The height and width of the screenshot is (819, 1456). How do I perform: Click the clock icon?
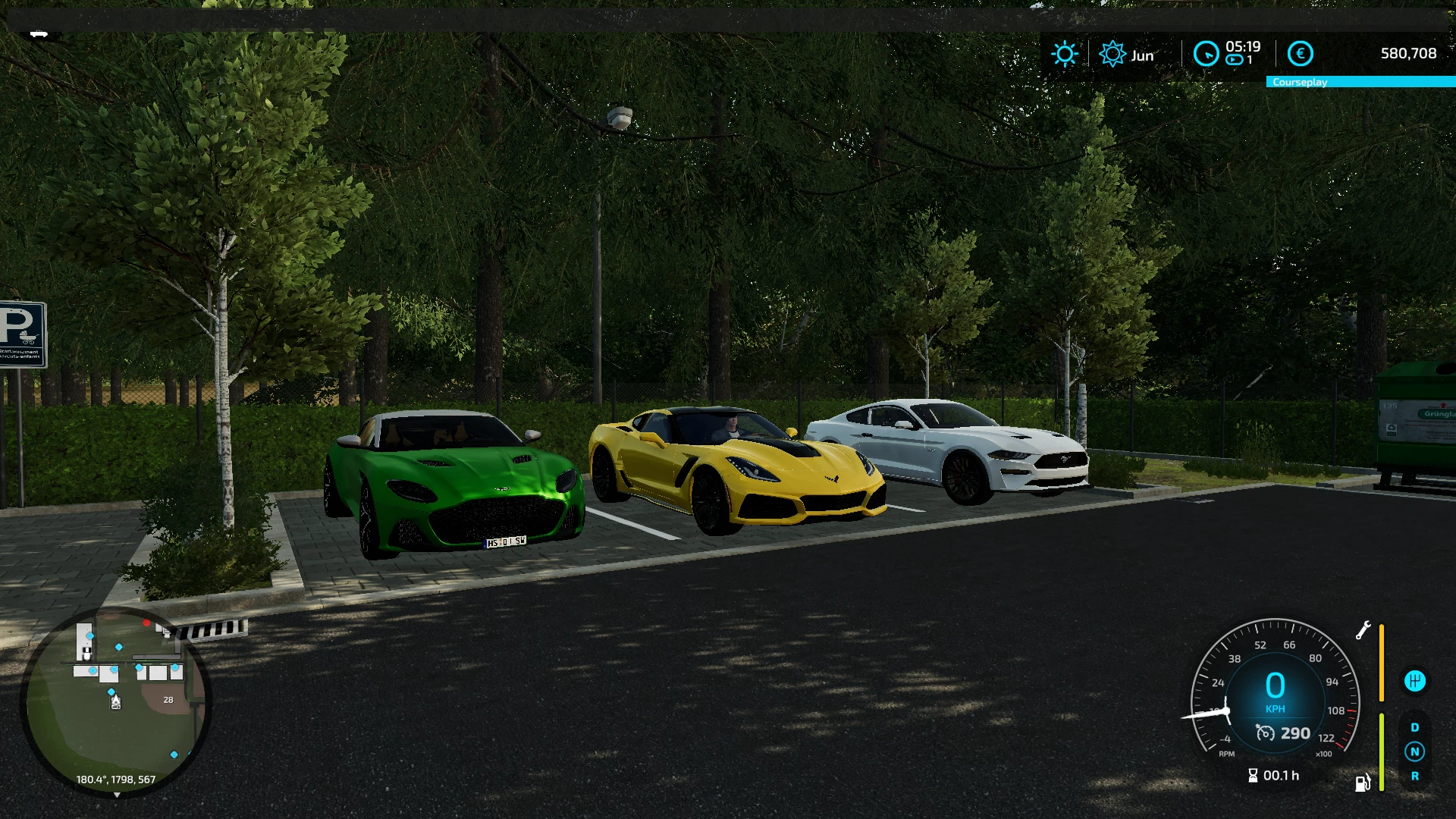(x=1206, y=54)
